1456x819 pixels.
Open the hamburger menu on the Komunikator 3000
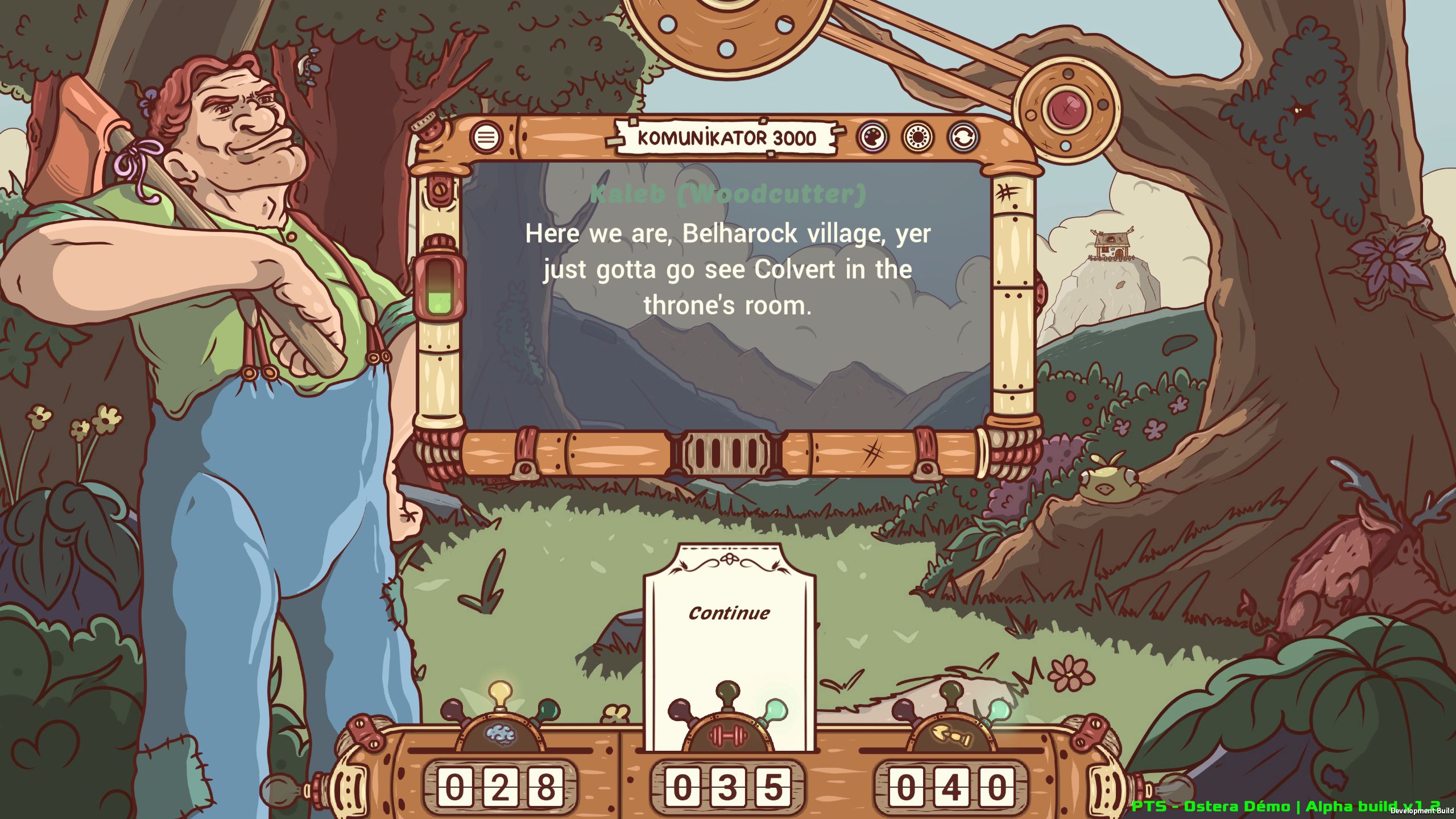(x=486, y=138)
